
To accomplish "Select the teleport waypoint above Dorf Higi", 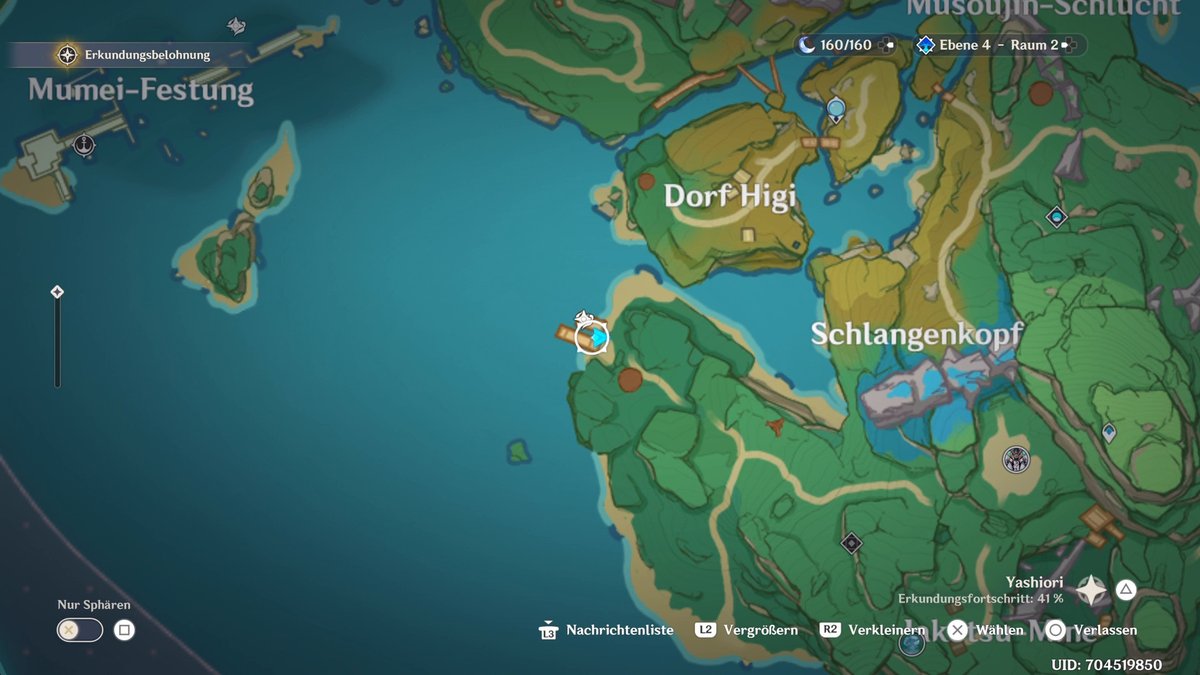I will pos(836,109).
